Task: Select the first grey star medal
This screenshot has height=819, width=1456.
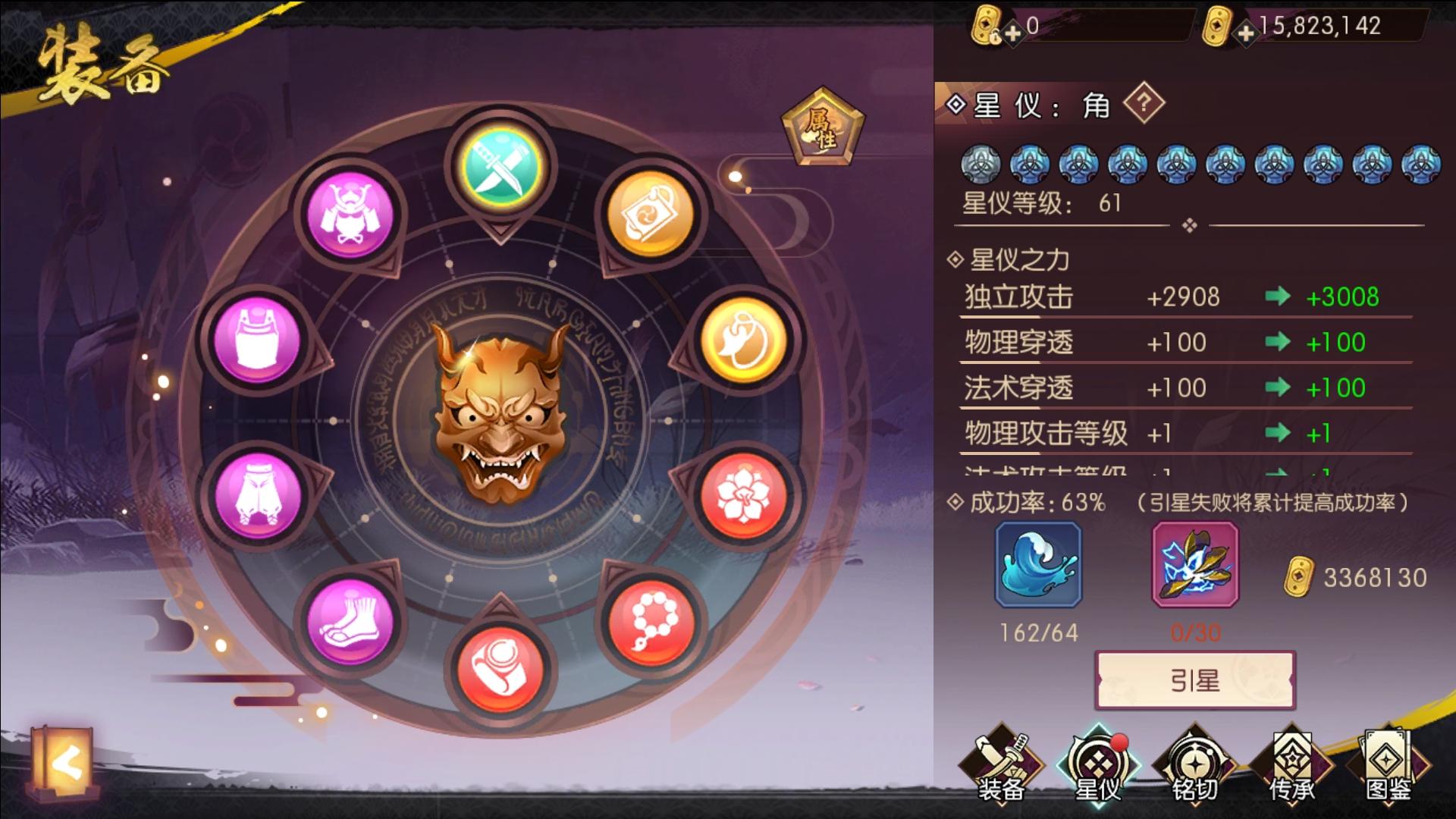Action: (980, 162)
